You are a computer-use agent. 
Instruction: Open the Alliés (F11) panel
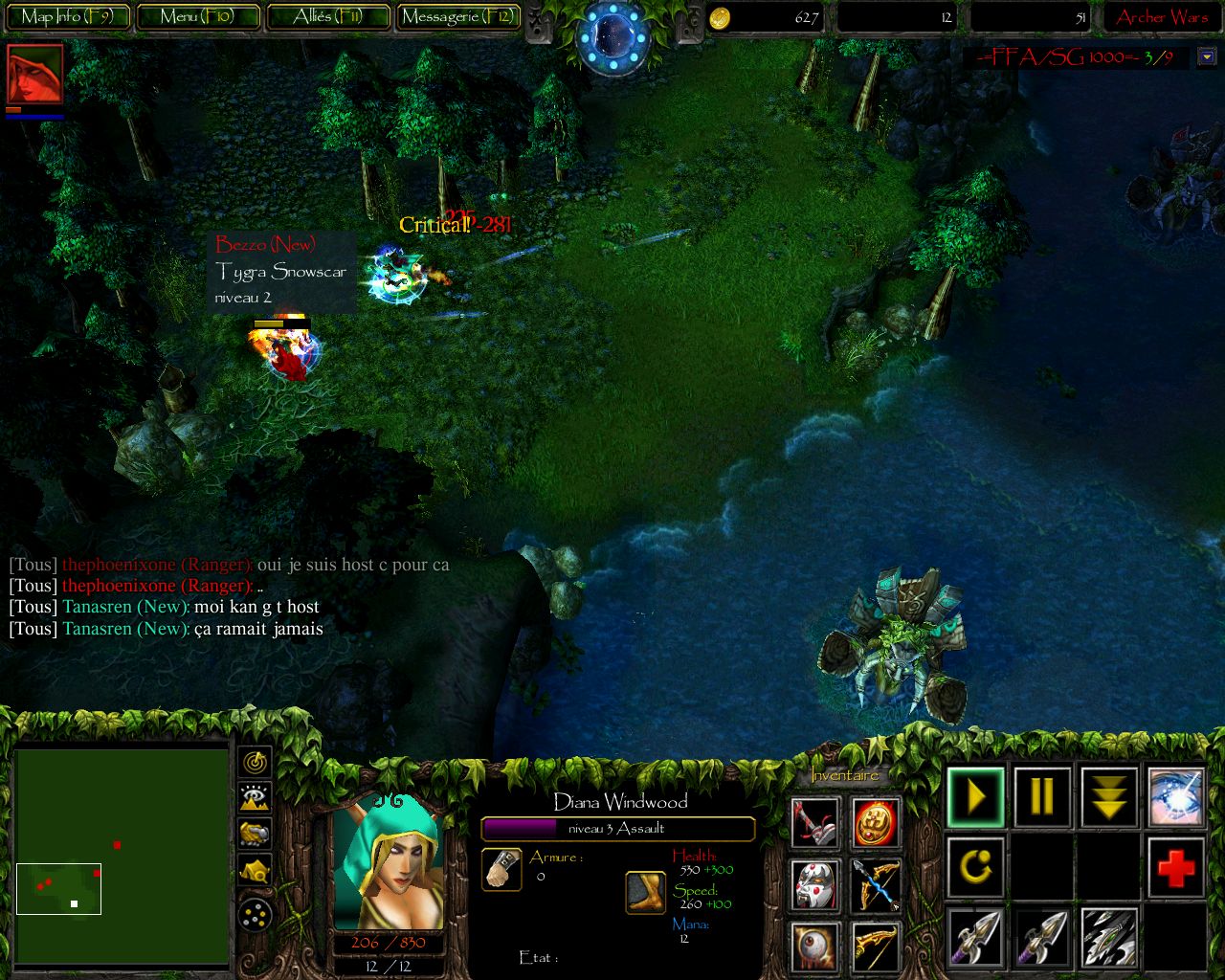328,16
